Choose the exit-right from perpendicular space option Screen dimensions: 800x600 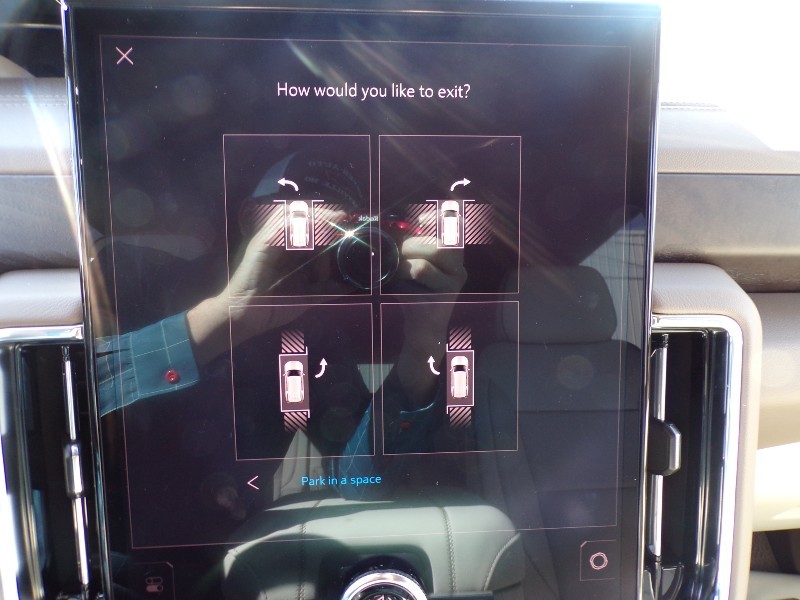pos(450,214)
